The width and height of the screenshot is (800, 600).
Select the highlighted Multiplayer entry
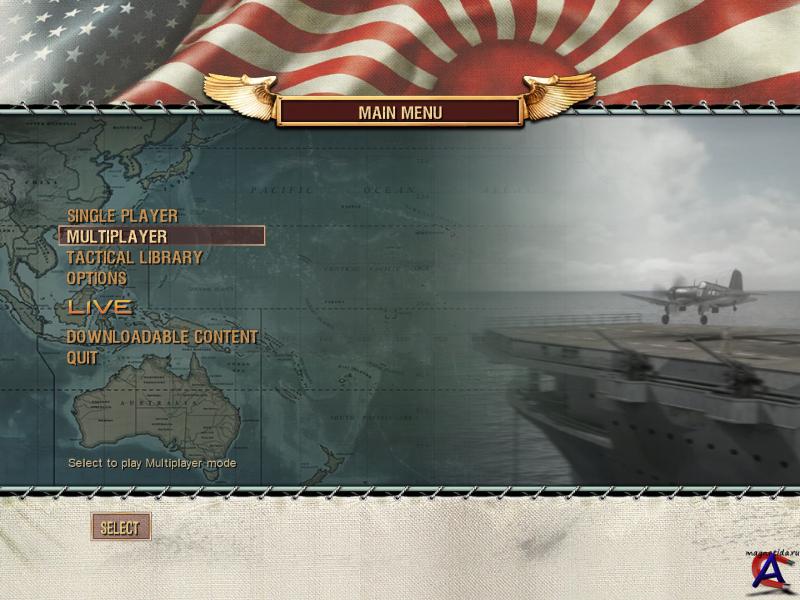point(117,236)
